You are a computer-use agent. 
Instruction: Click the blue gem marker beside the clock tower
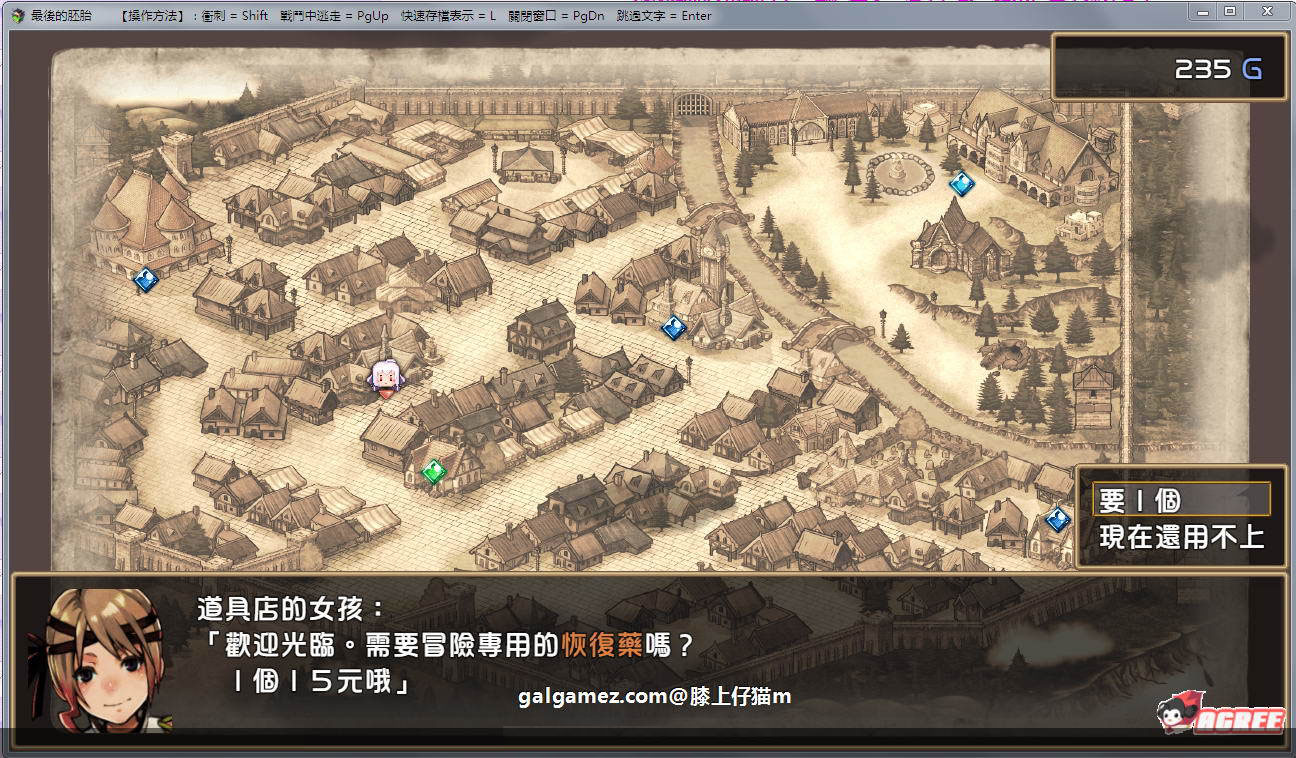pyautogui.click(x=673, y=328)
